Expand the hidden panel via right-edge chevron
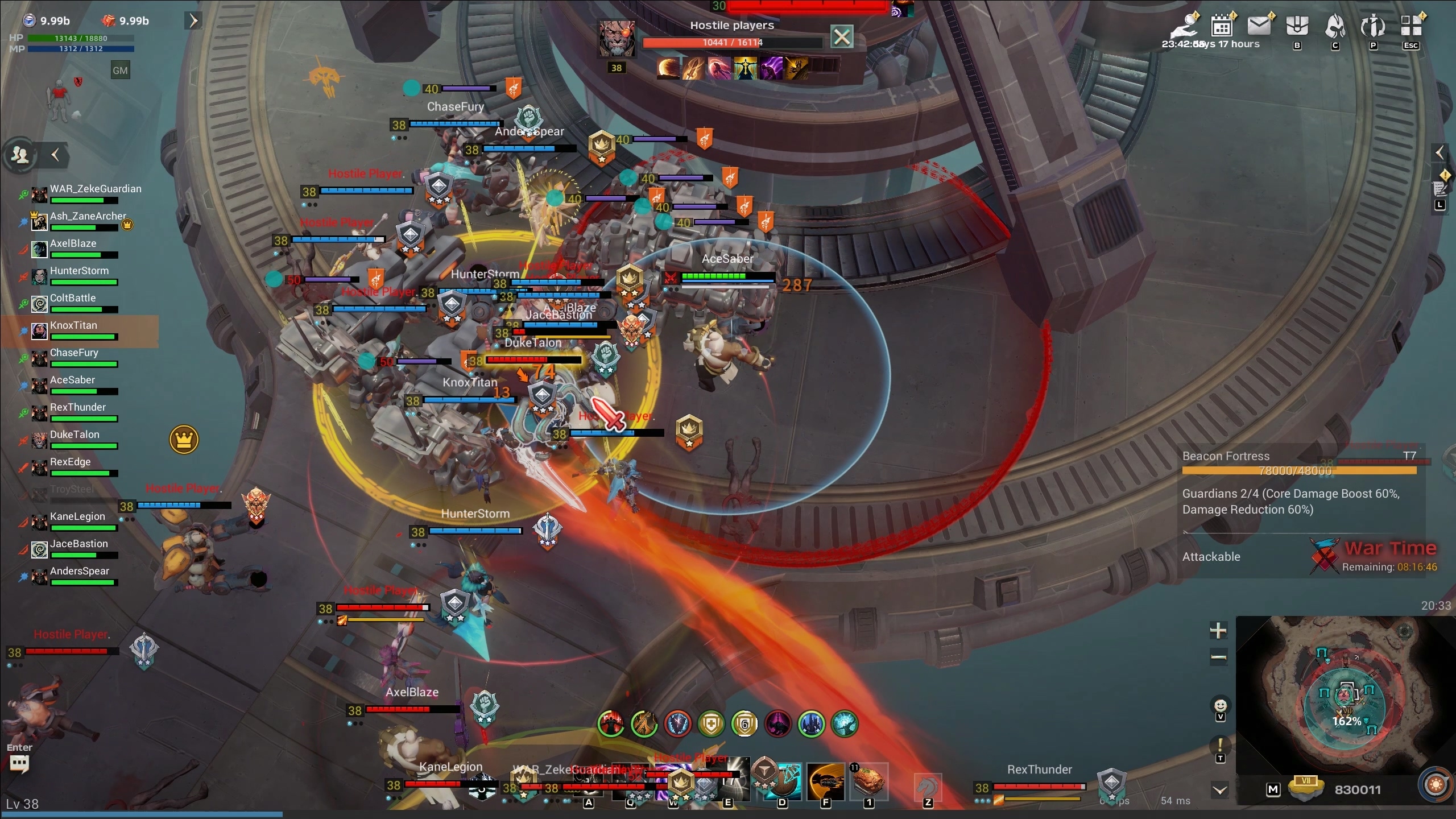The height and width of the screenshot is (819, 1456). (1440, 152)
